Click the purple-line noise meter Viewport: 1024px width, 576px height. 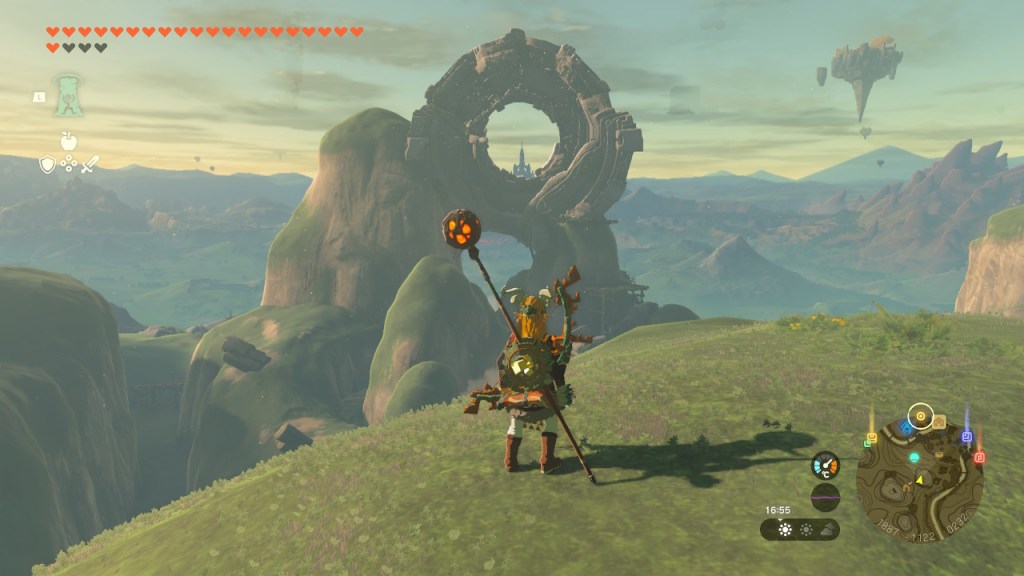[x=825, y=497]
